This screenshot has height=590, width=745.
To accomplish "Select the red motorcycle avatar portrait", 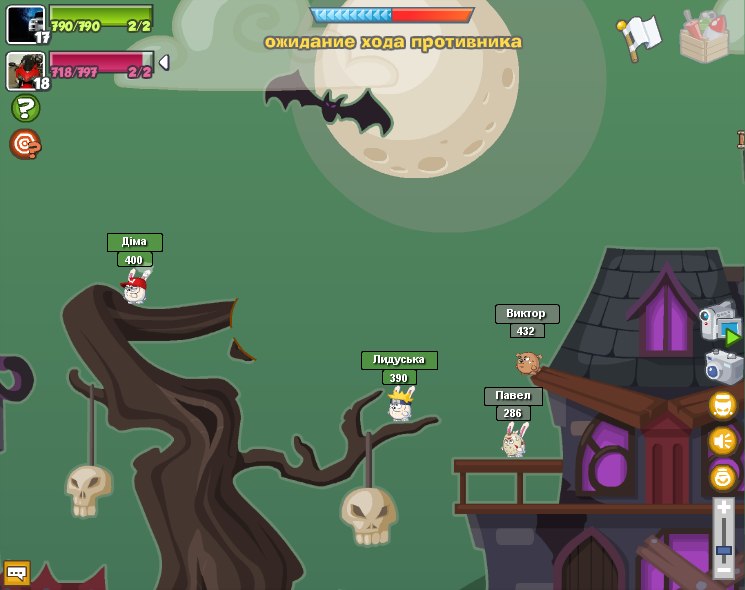I will tap(26, 71).
